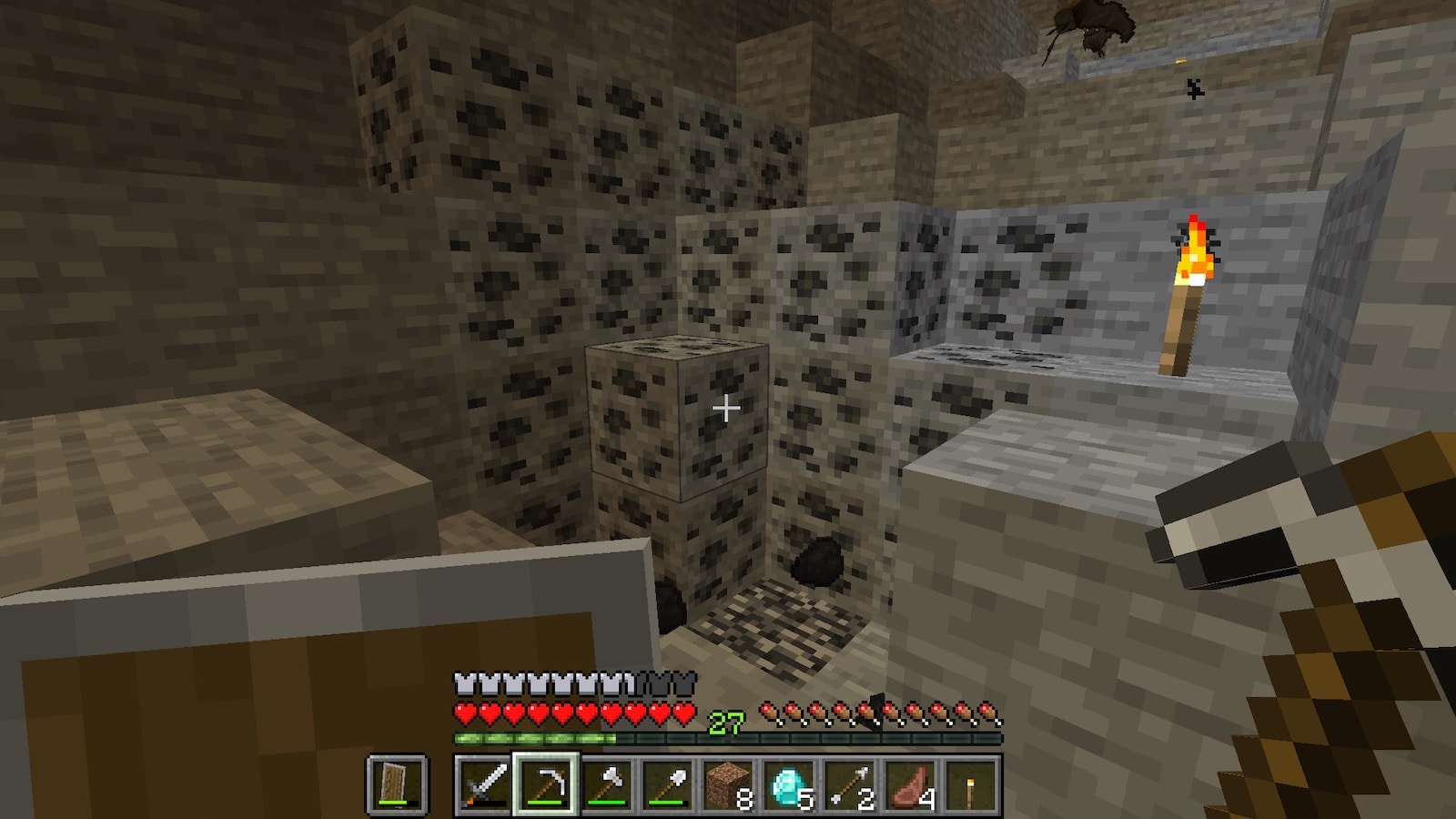Select the shield in the offhand slot
The image size is (1456, 819).
[397, 784]
